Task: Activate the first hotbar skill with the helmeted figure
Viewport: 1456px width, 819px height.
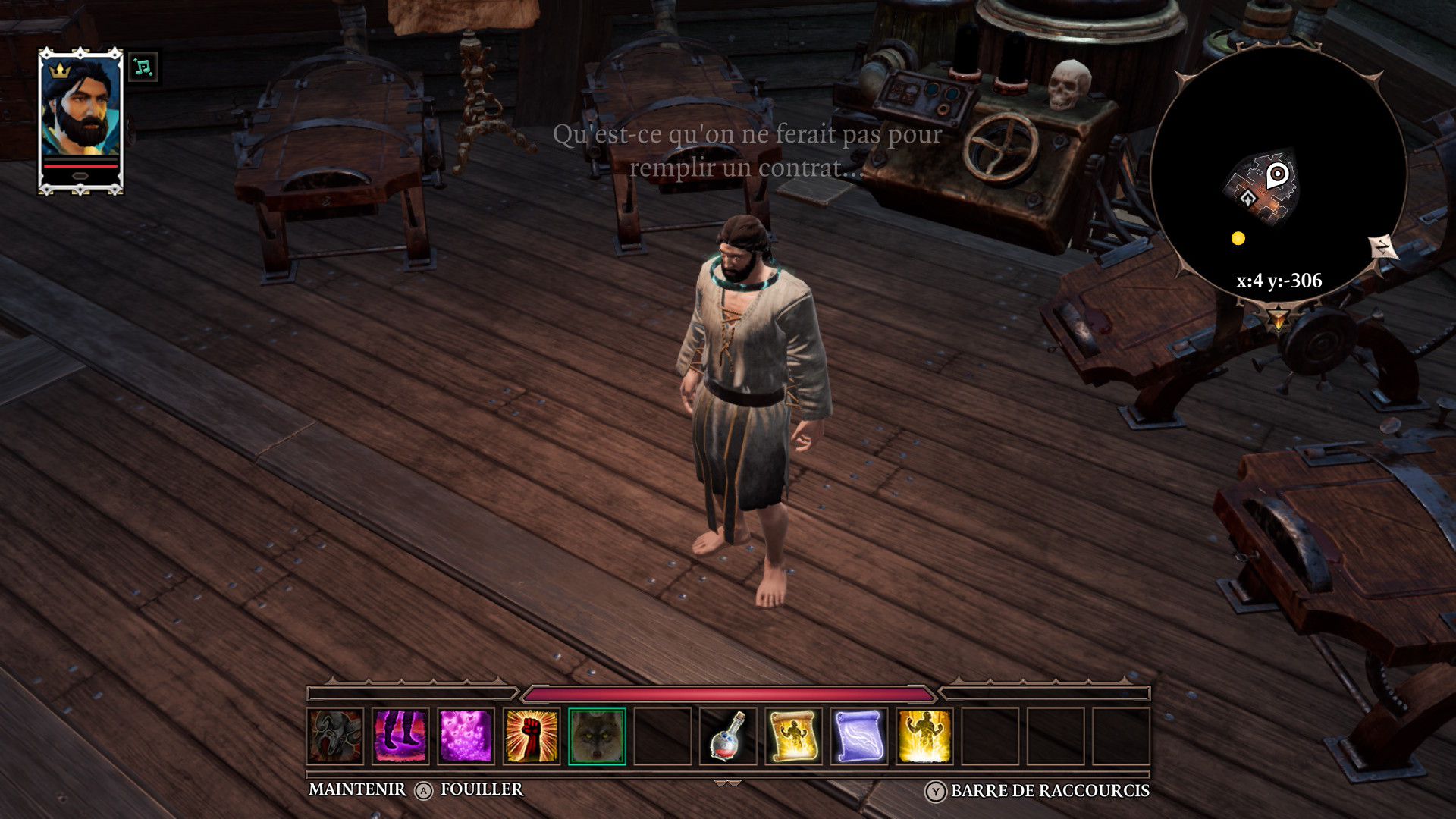Action: tap(336, 736)
